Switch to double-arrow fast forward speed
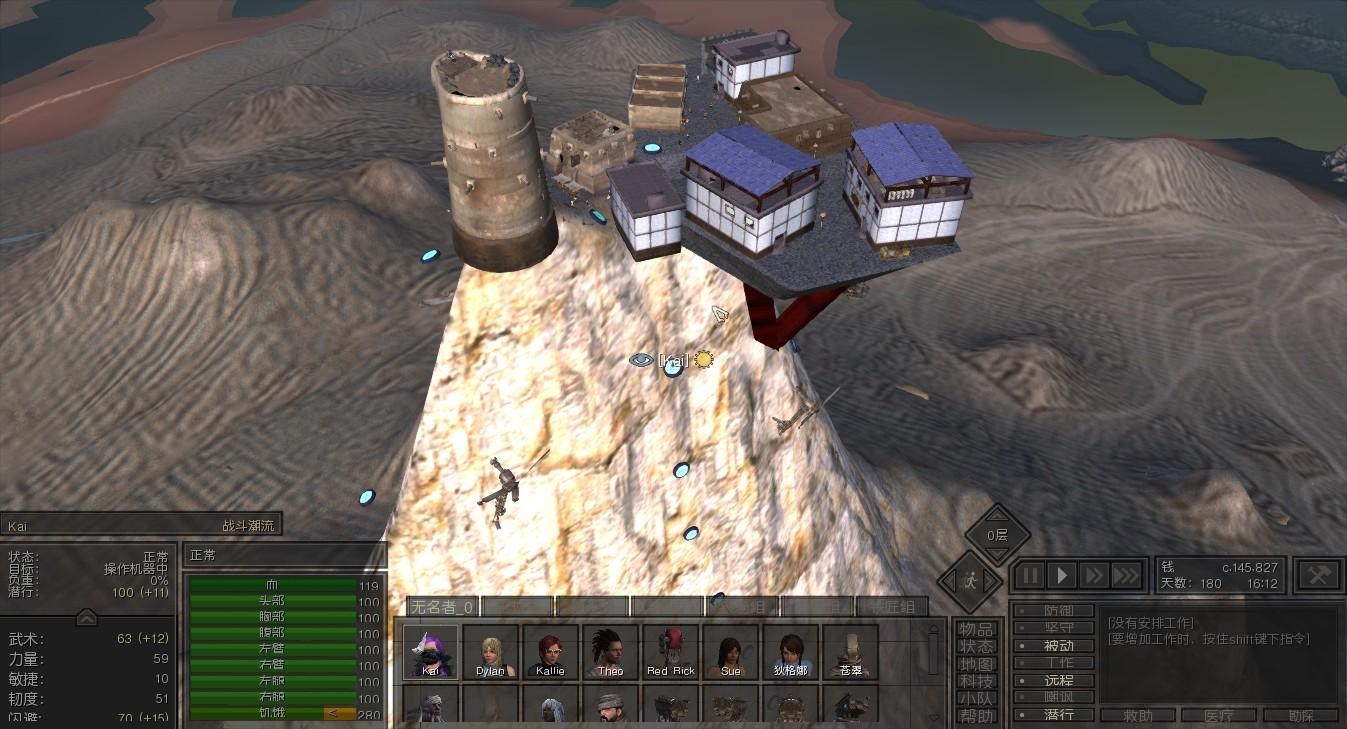1347x729 pixels. 1094,576
